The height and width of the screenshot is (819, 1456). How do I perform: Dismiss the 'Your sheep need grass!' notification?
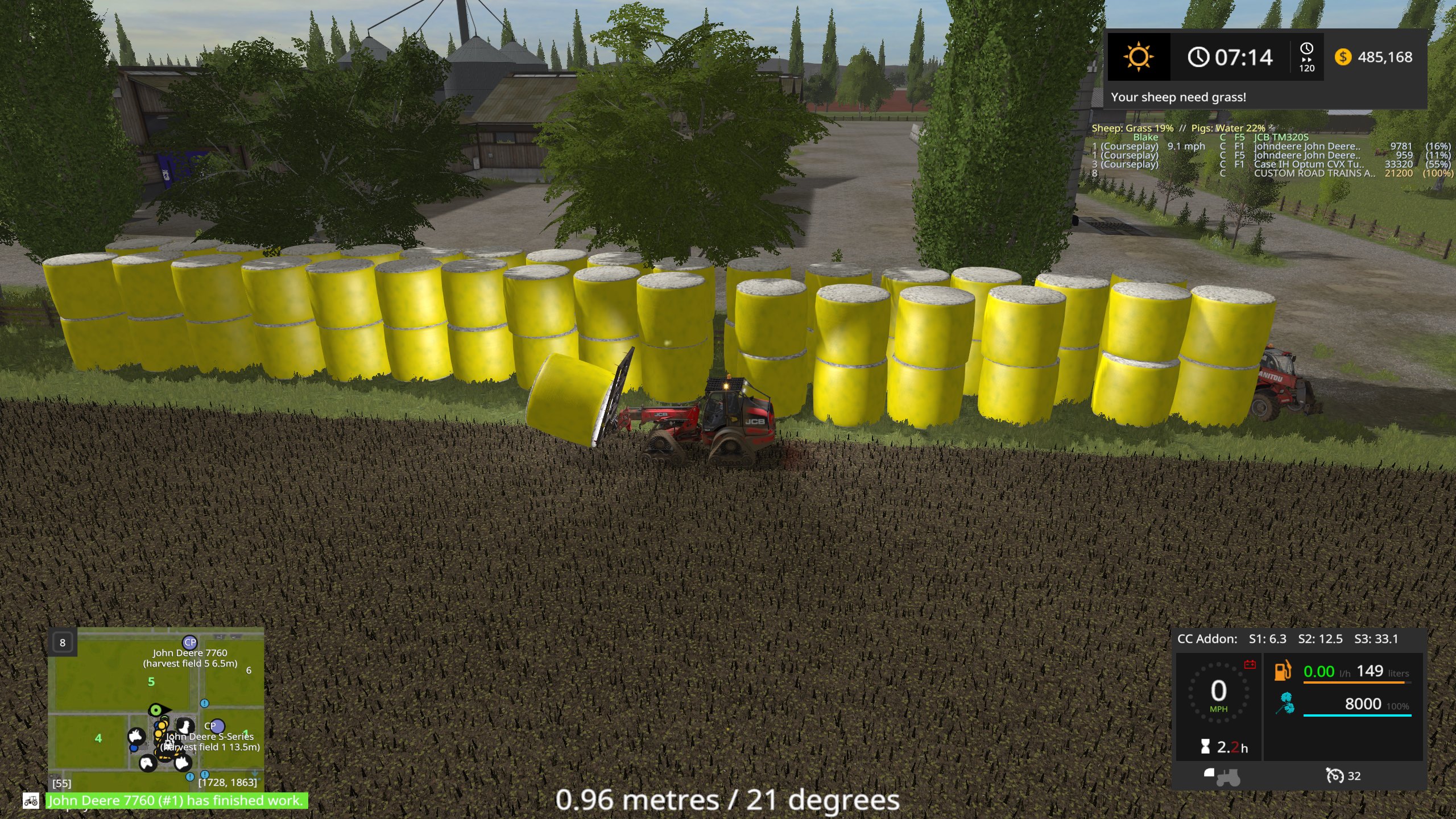click(x=1178, y=97)
